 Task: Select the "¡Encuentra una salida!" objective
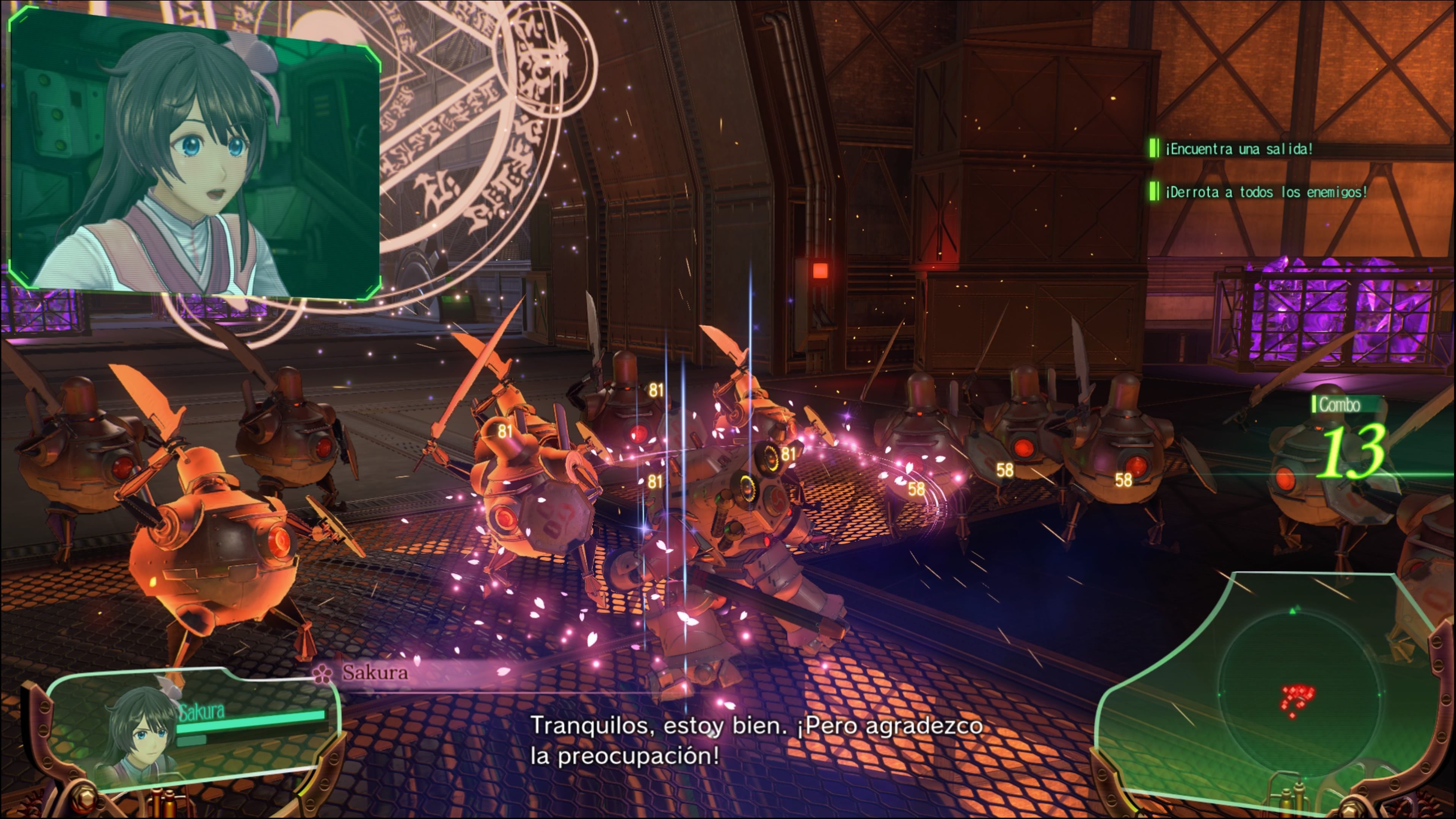tap(1238, 149)
